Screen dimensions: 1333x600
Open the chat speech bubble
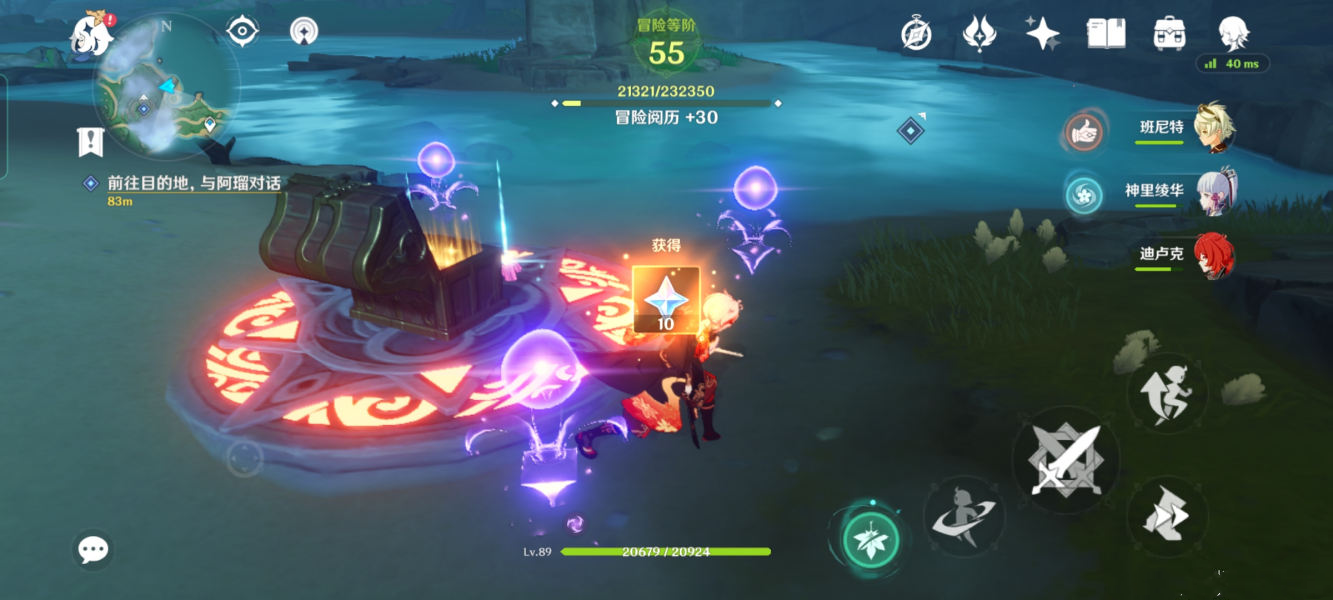click(93, 549)
